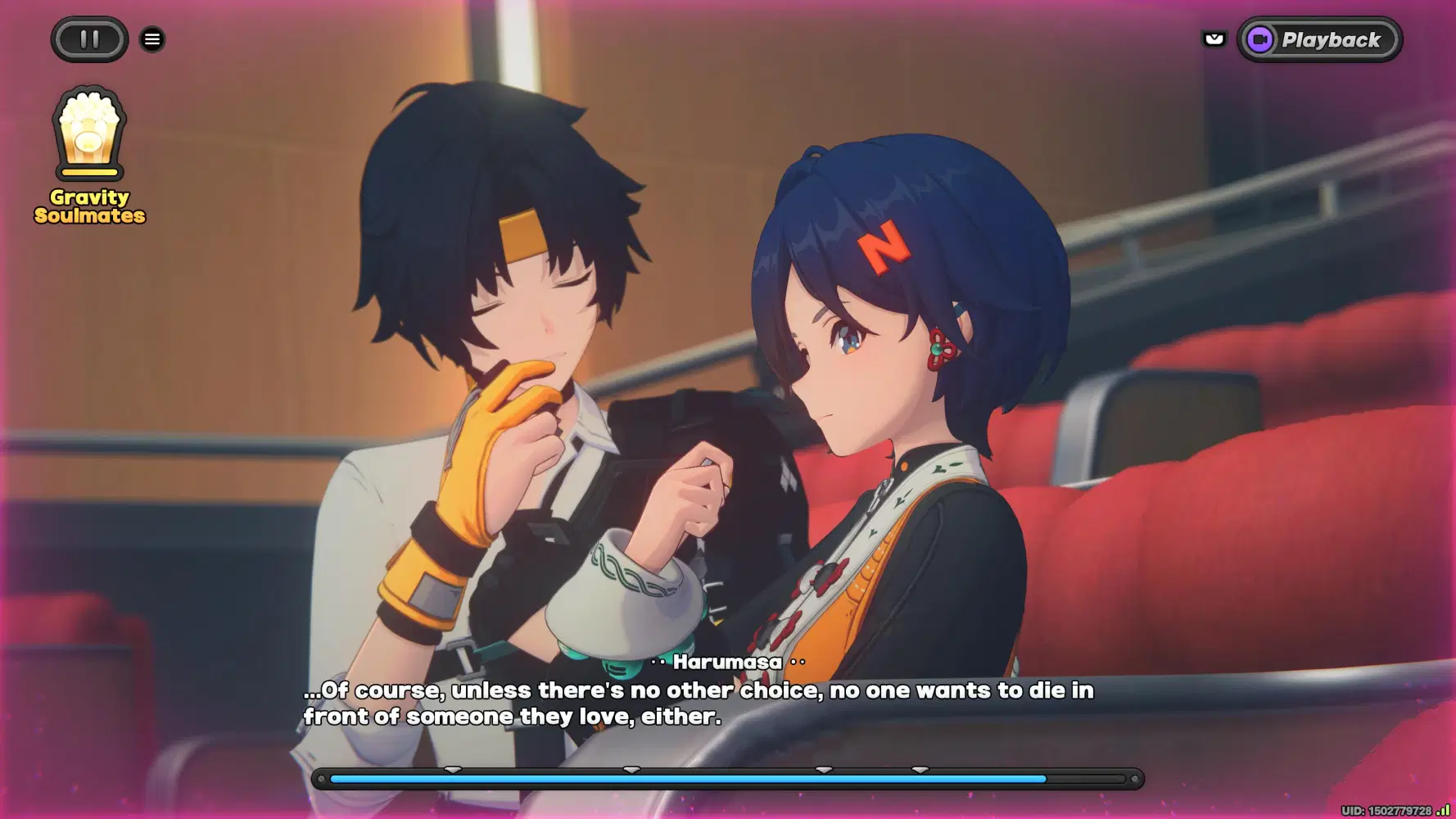Click the Gravity Soulmates text label
The width and height of the screenshot is (1456, 819).
(x=90, y=206)
